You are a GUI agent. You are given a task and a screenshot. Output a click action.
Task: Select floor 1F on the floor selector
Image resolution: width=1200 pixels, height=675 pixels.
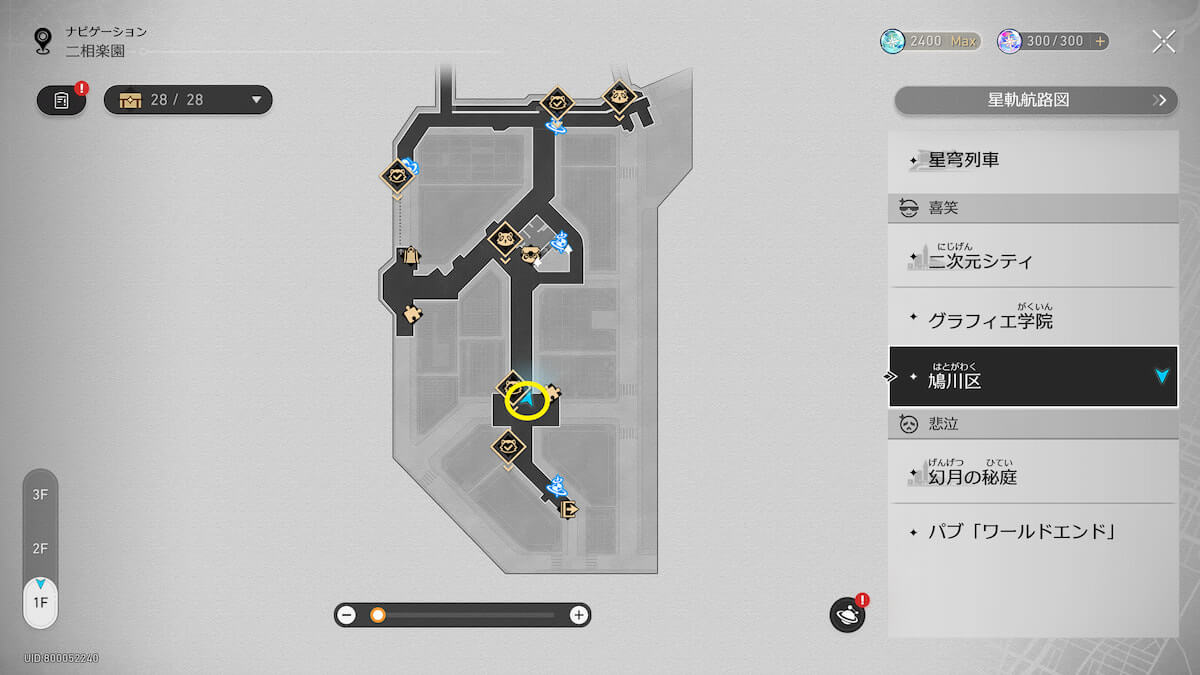(40, 603)
